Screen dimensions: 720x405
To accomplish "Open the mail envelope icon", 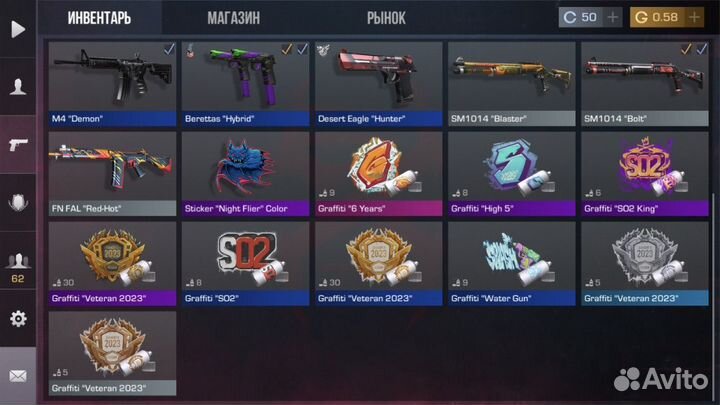I will tap(17, 377).
